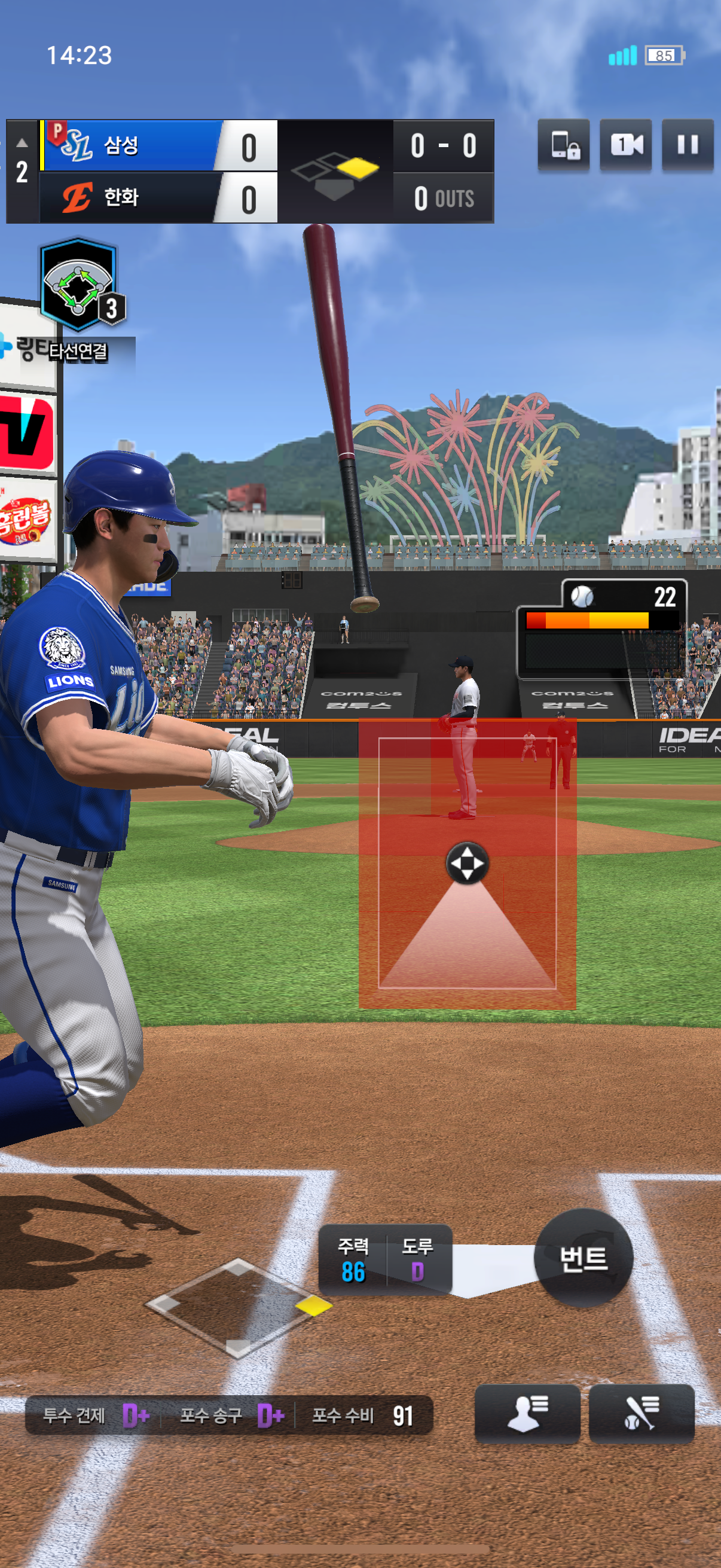Screen dimensions: 721x1568
Task: Tap the four-way batting aim cursor
Action: click(x=467, y=863)
